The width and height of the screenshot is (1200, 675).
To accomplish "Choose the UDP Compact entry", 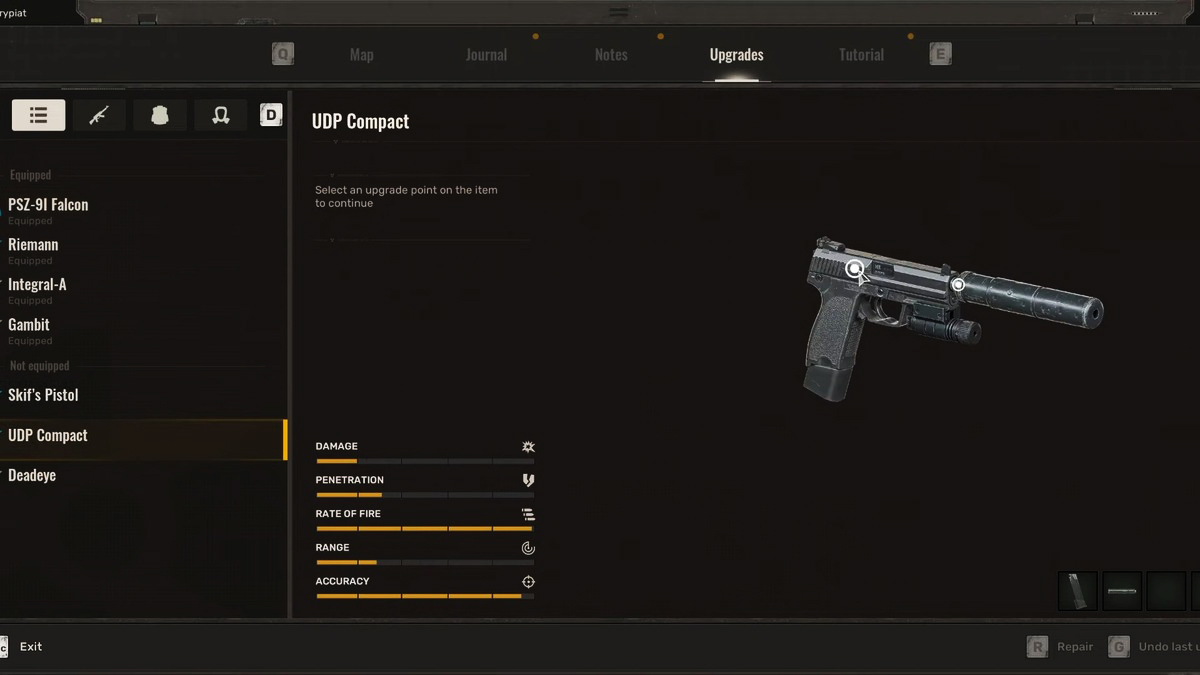I will click(48, 436).
